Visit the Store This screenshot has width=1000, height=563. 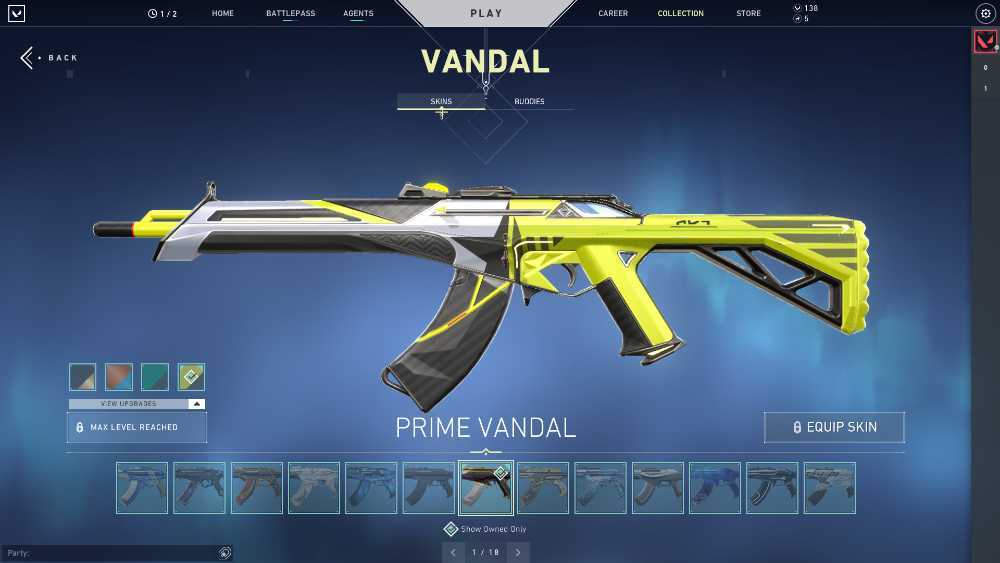pyautogui.click(x=748, y=14)
